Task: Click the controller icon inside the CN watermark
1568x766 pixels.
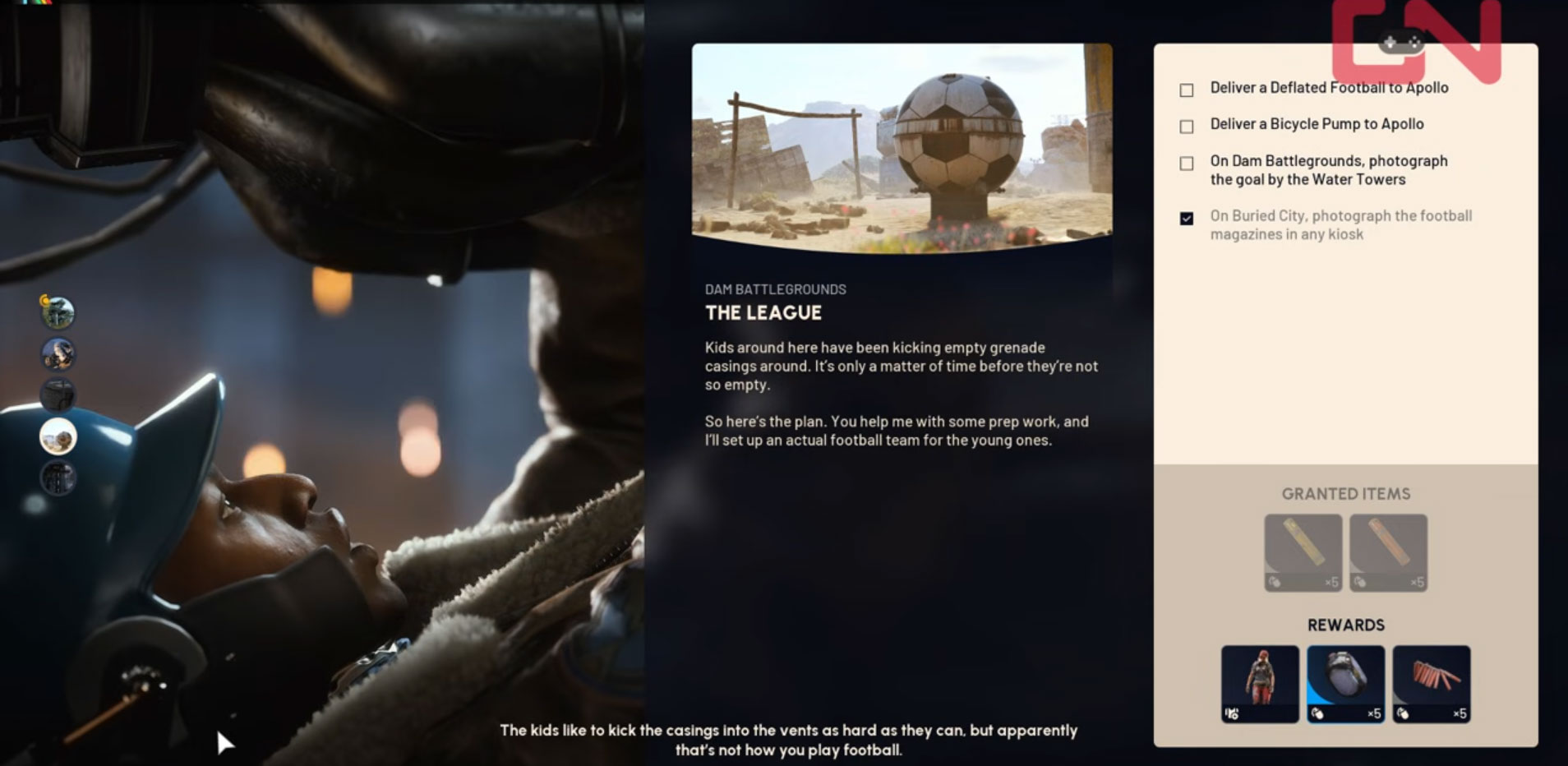Action: (x=1402, y=40)
